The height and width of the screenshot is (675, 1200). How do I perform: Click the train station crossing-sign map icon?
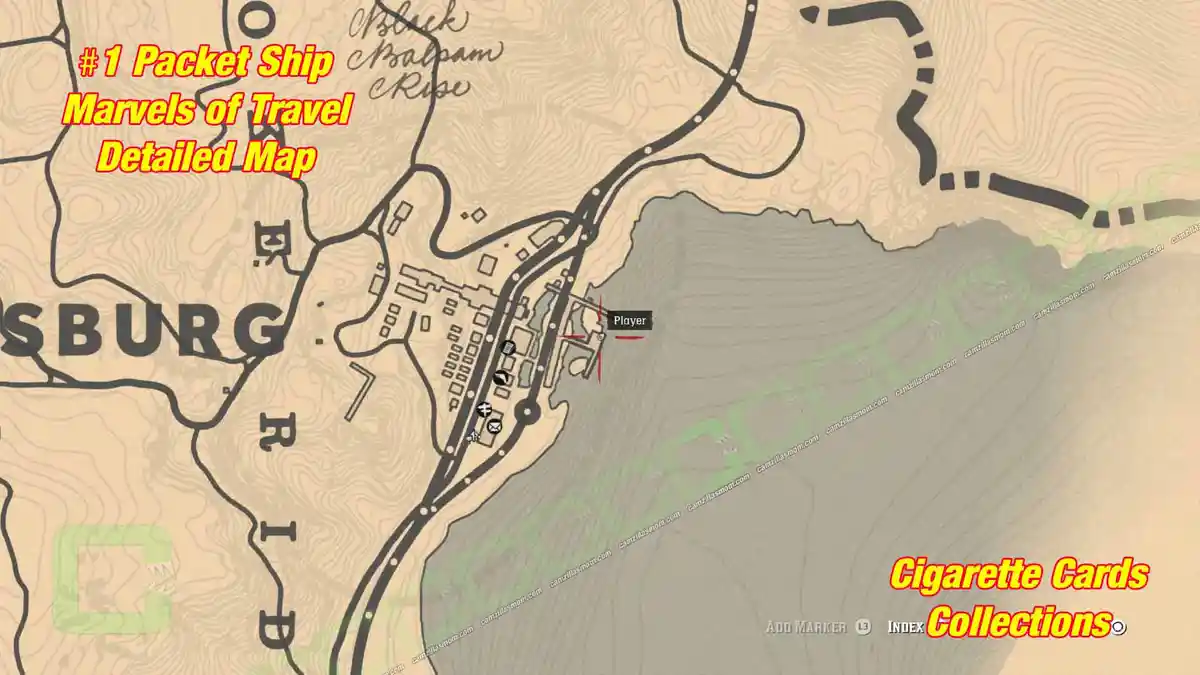[484, 408]
